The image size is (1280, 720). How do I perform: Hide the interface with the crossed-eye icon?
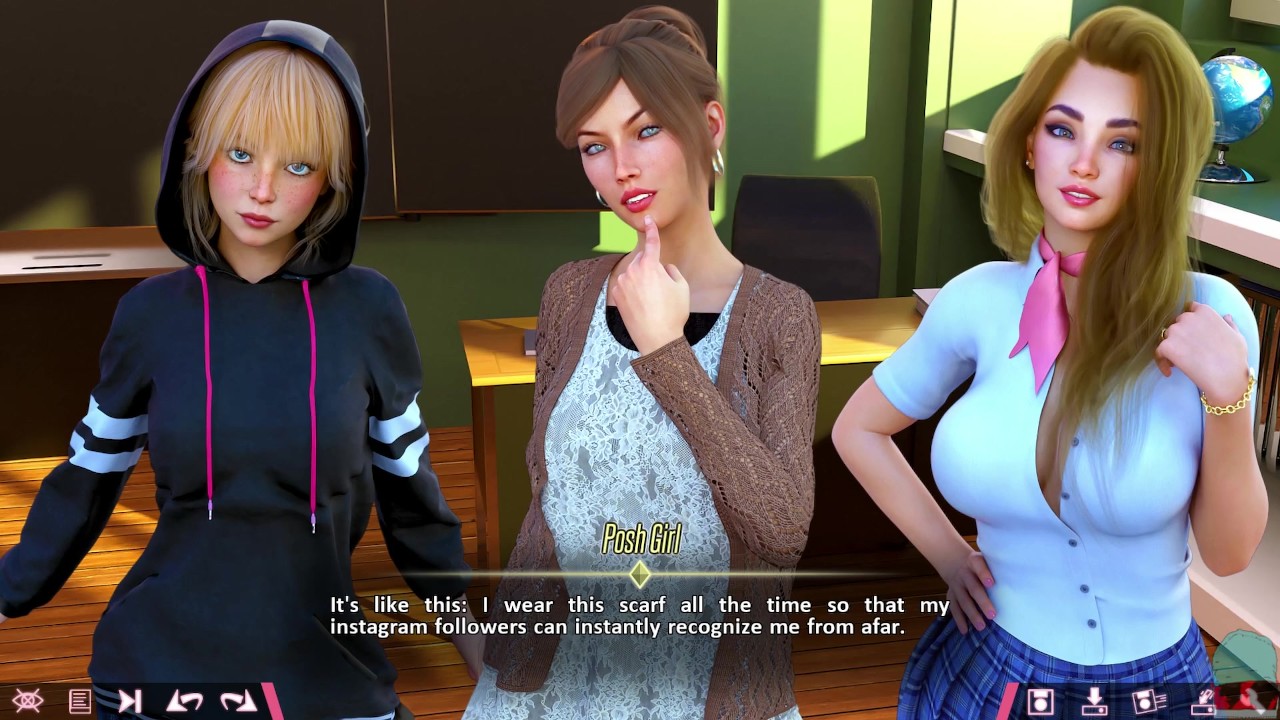tap(27, 701)
